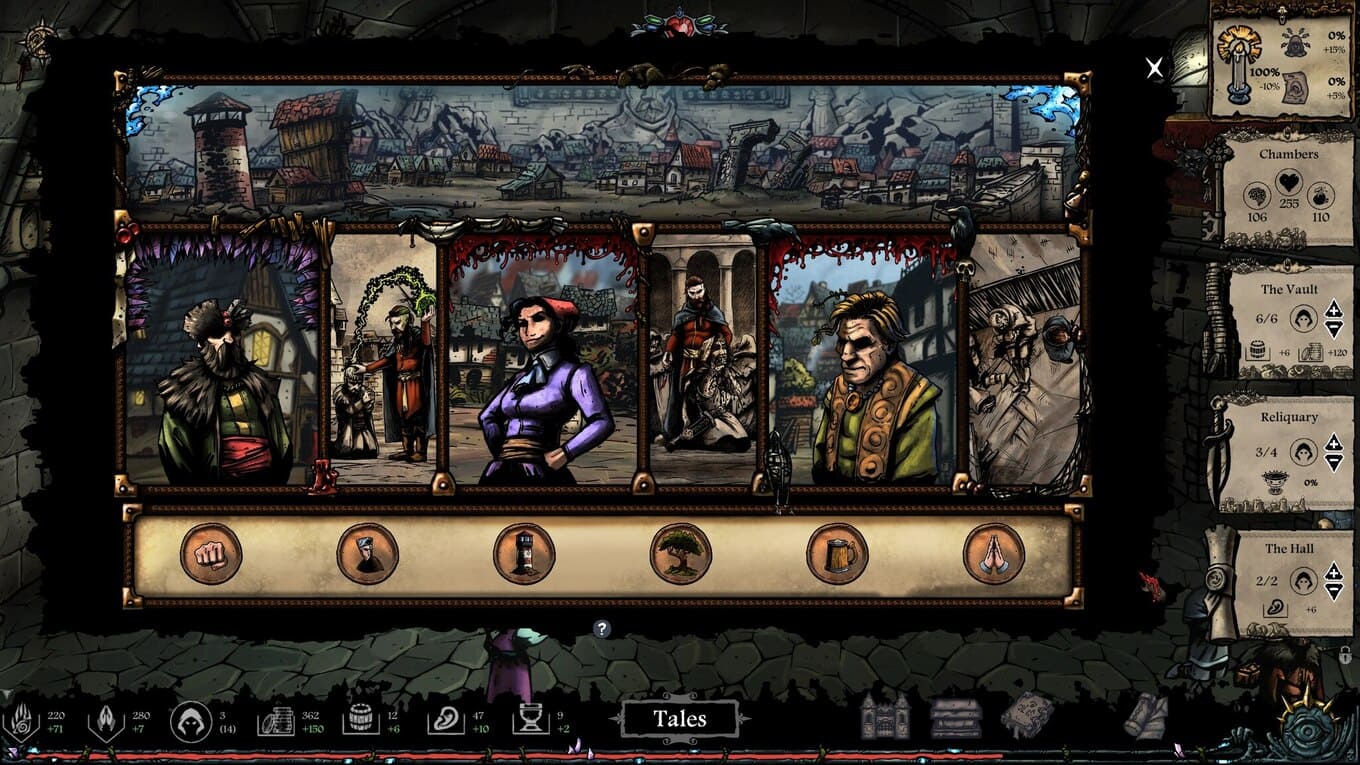Increase cultists assigned to the Reliquary
Image resolution: width=1360 pixels, height=765 pixels.
click(x=1333, y=443)
